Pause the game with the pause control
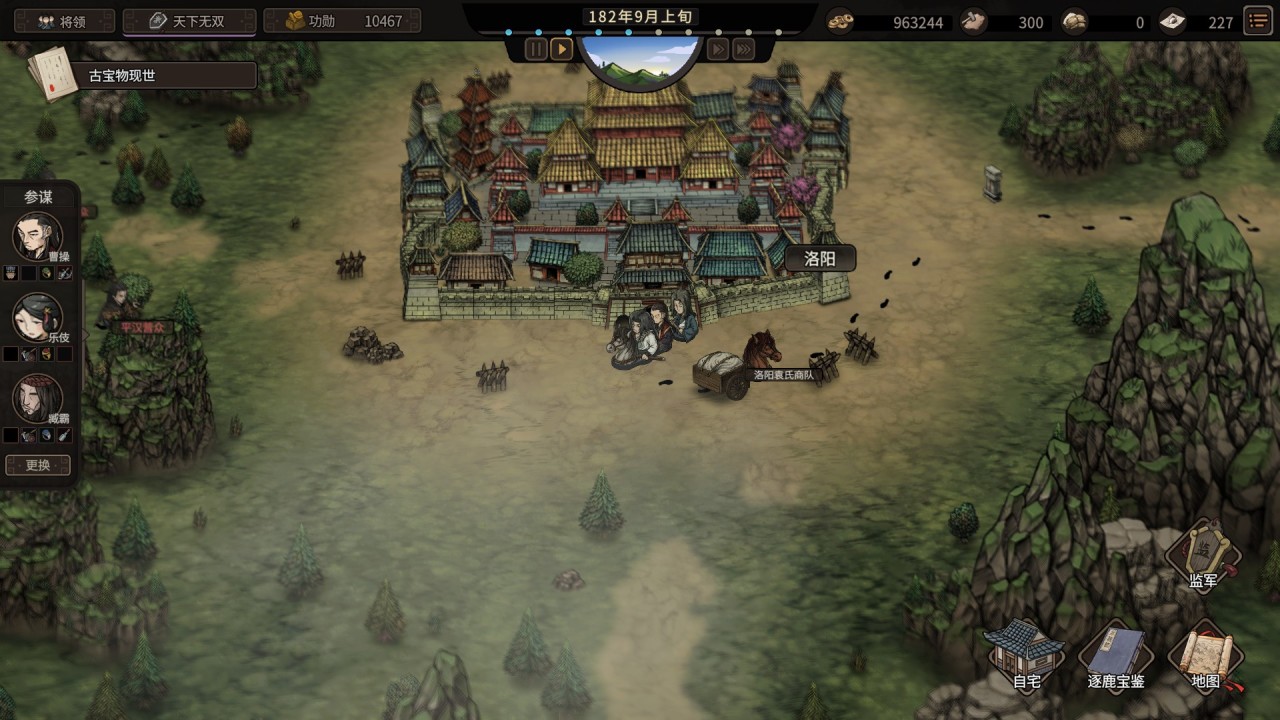This screenshot has height=720, width=1280. (x=536, y=48)
